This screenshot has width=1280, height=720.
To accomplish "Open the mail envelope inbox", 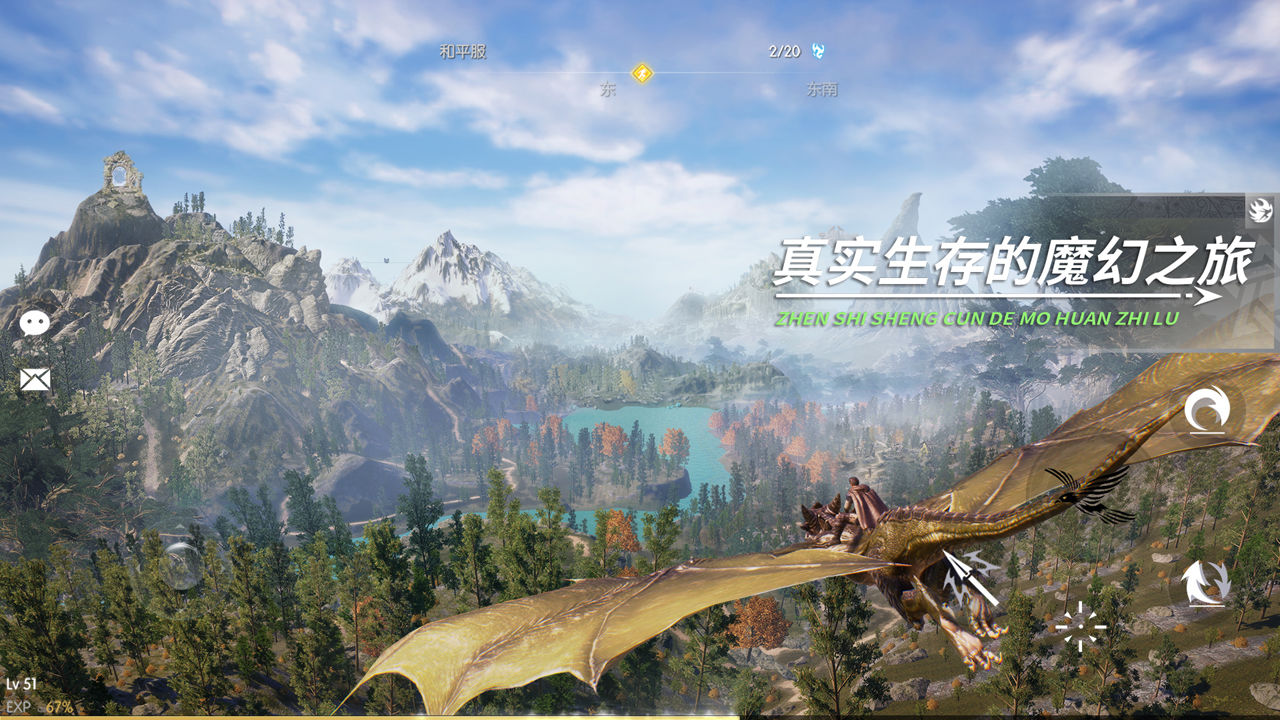I will click(x=35, y=380).
